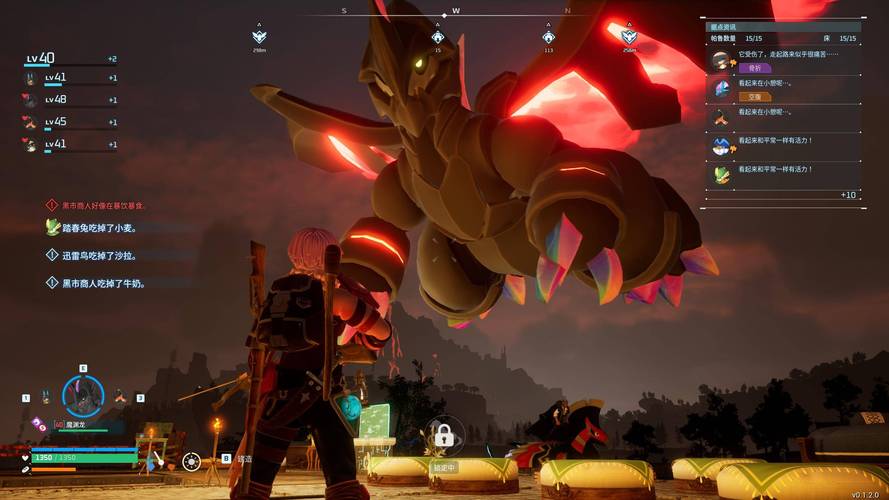Select the compass waypoint marker labeled 113
The image size is (889, 500).
pyautogui.click(x=548, y=37)
